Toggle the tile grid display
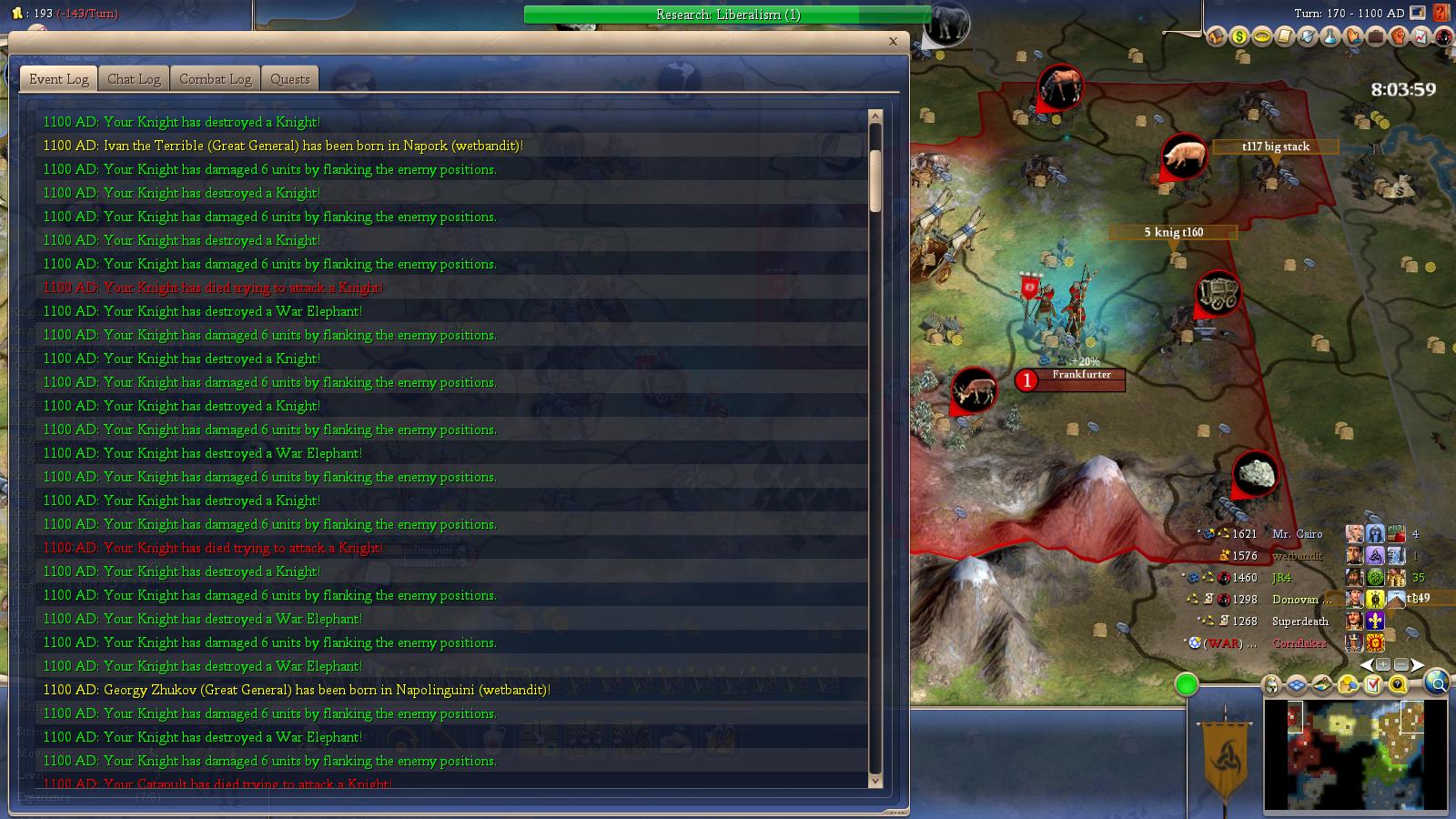The width and height of the screenshot is (1456, 819). coord(1297,684)
